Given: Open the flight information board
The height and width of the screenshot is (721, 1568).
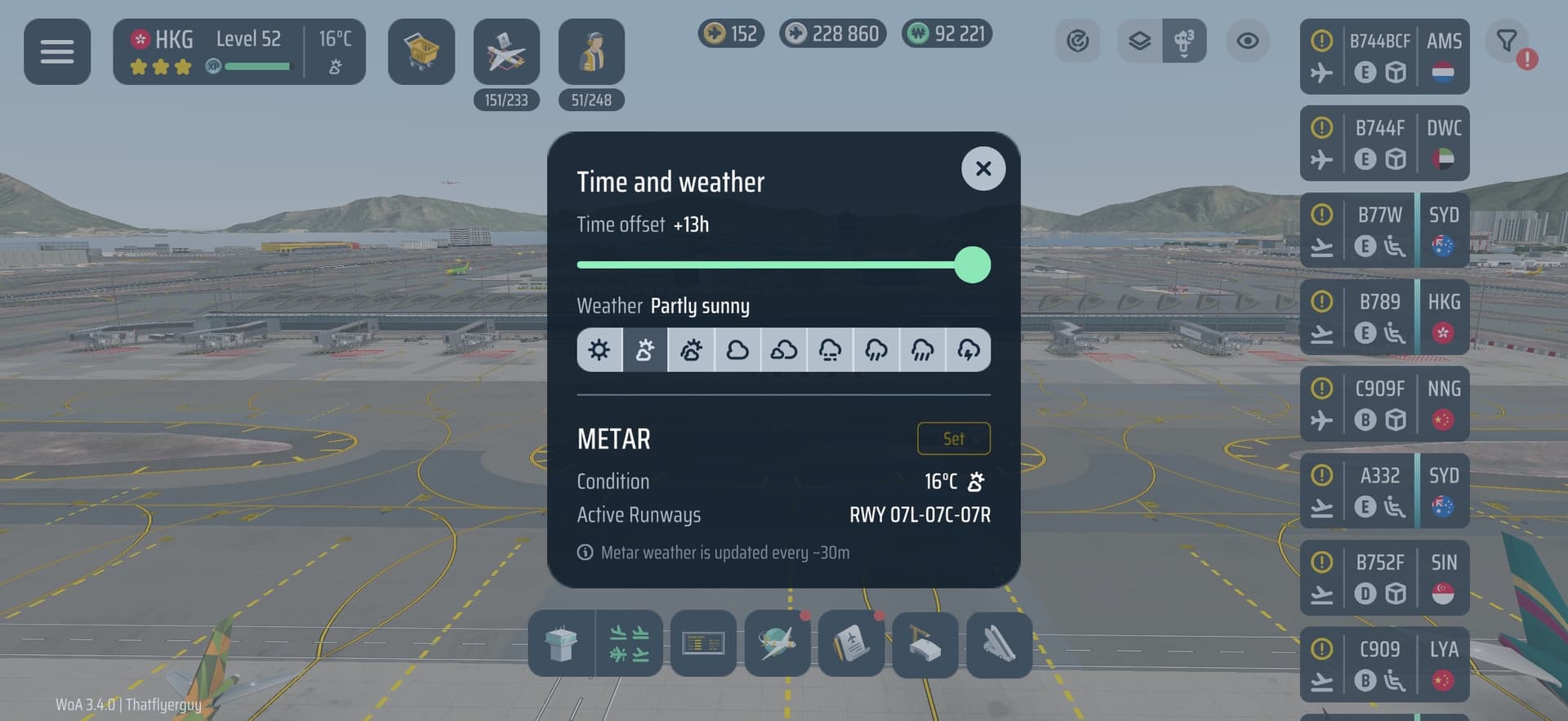Looking at the screenshot, I should 703,643.
